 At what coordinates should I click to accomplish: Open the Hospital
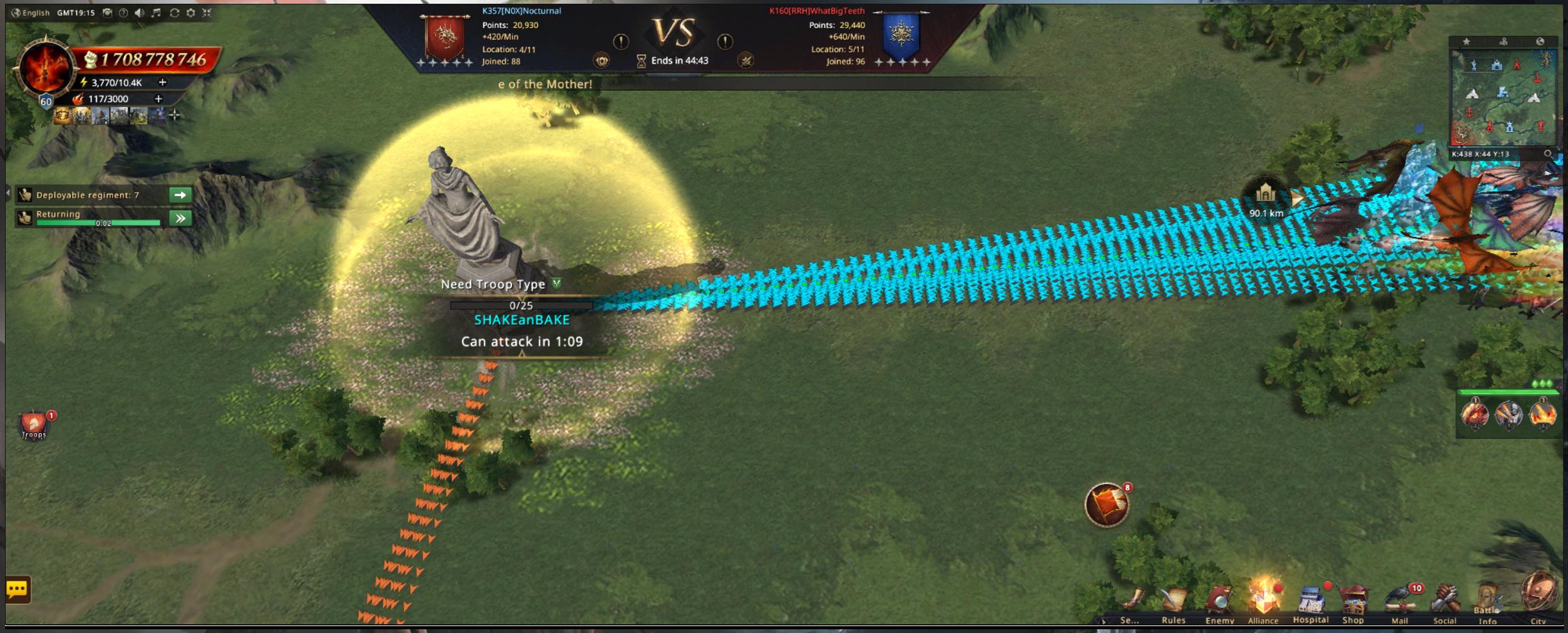tap(1310, 602)
